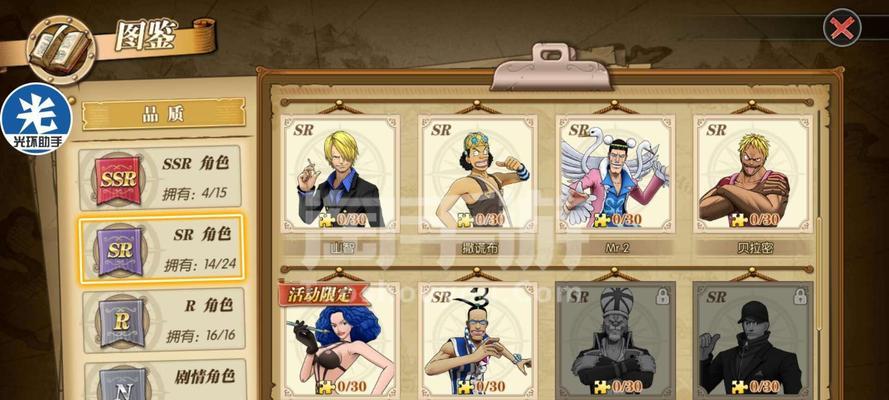Close the 图鉴 collection screen
This screenshot has height=400, width=889.
pos(843,28)
